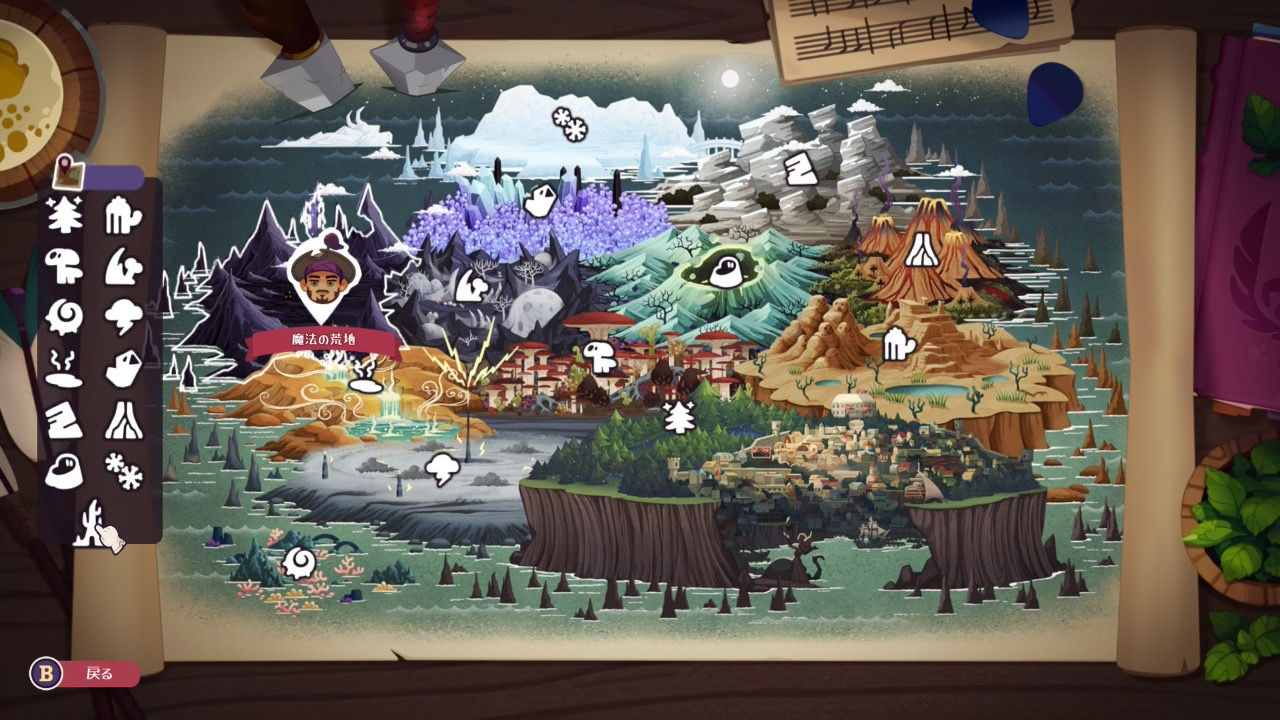Image resolution: width=1280 pixels, height=720 pixels.
Task: Pick the steaming hot spring legend icon
Action: click(64, 368)
